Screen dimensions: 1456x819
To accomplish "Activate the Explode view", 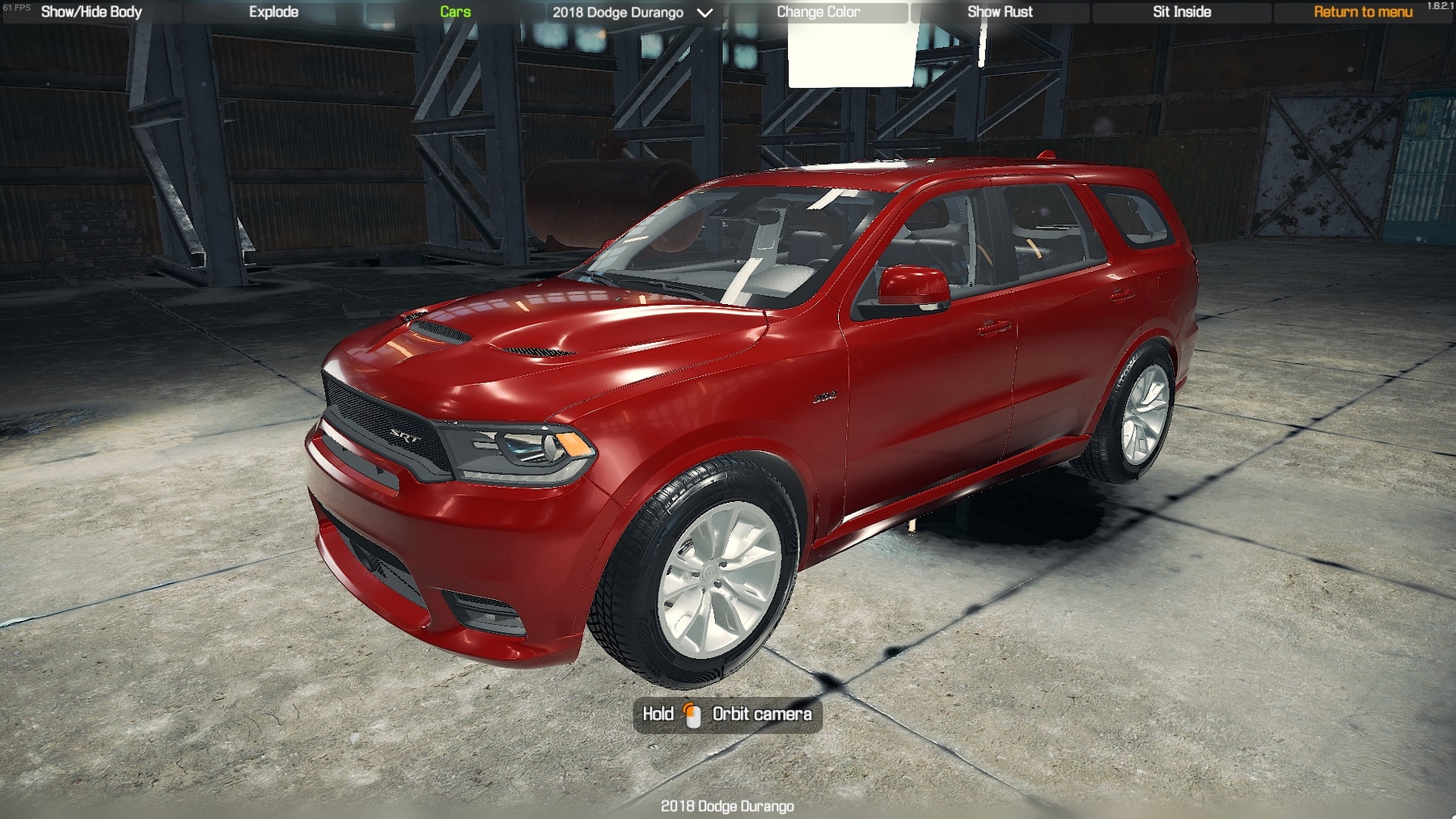I will click(274, 11).
